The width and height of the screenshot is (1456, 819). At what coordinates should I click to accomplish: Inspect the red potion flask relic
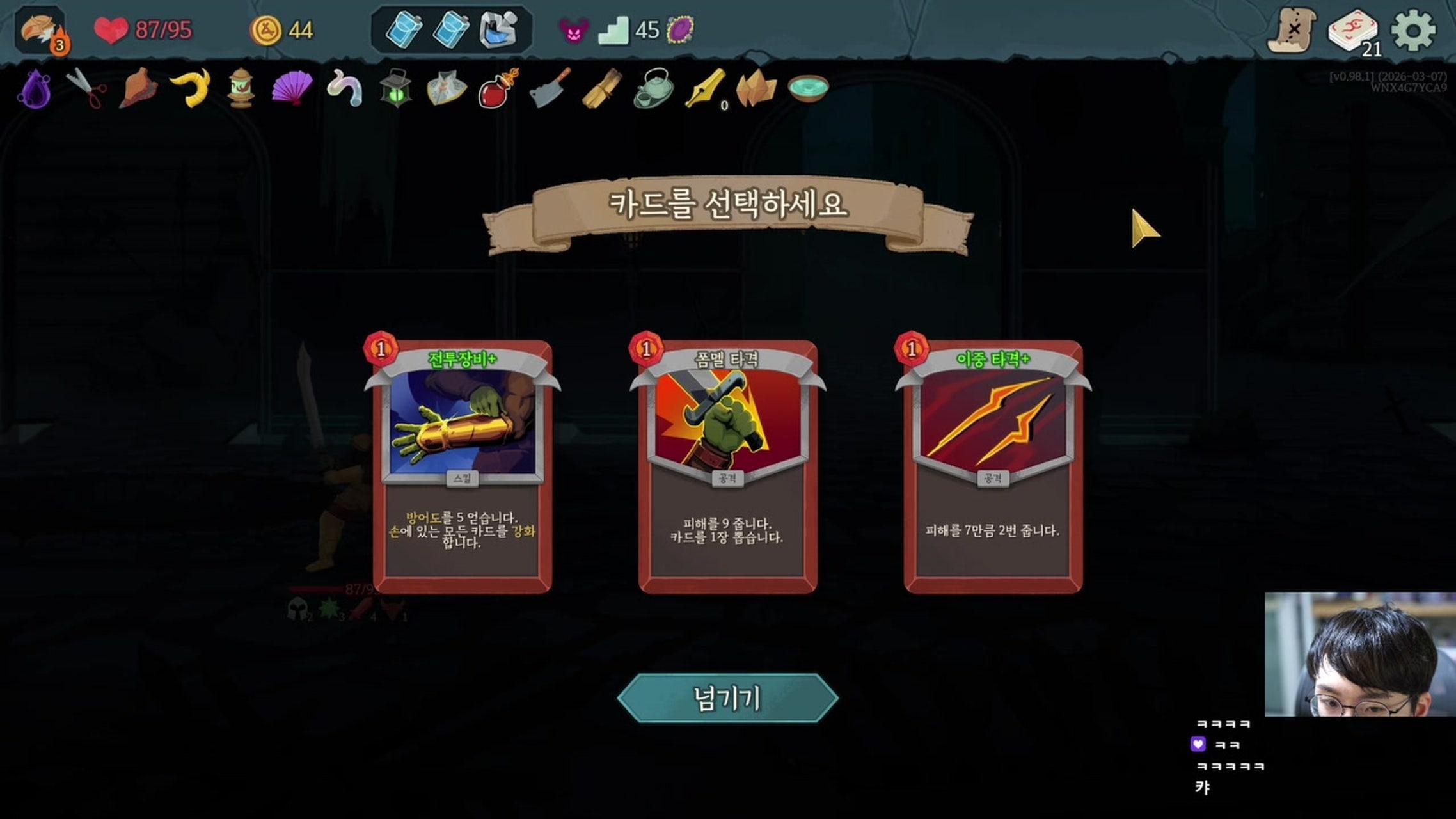click(x=498, y=88)
